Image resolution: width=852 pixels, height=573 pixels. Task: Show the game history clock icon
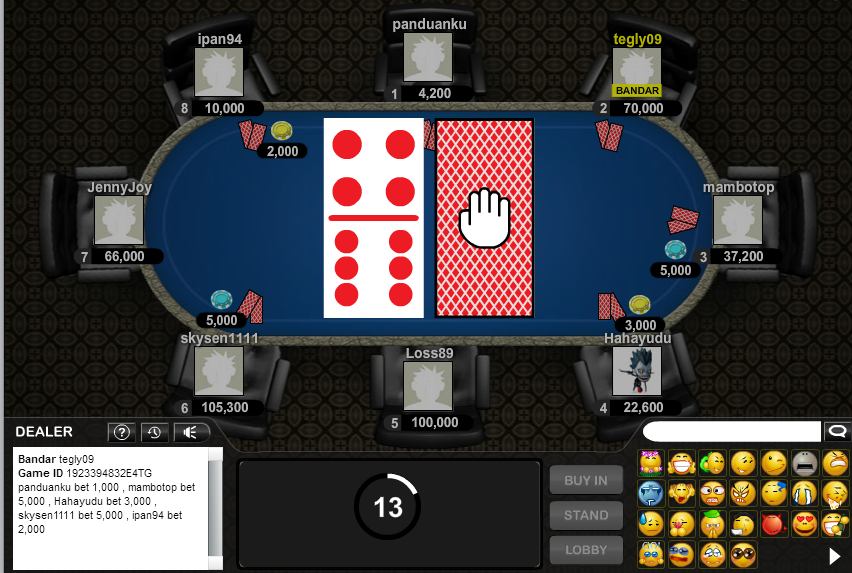point(154,432)
